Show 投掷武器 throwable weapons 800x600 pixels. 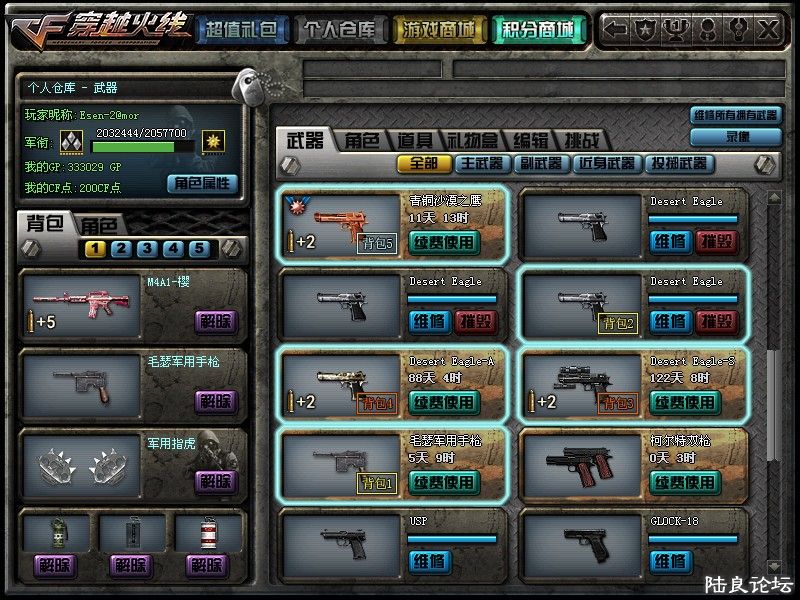click(x=678, y=163)
